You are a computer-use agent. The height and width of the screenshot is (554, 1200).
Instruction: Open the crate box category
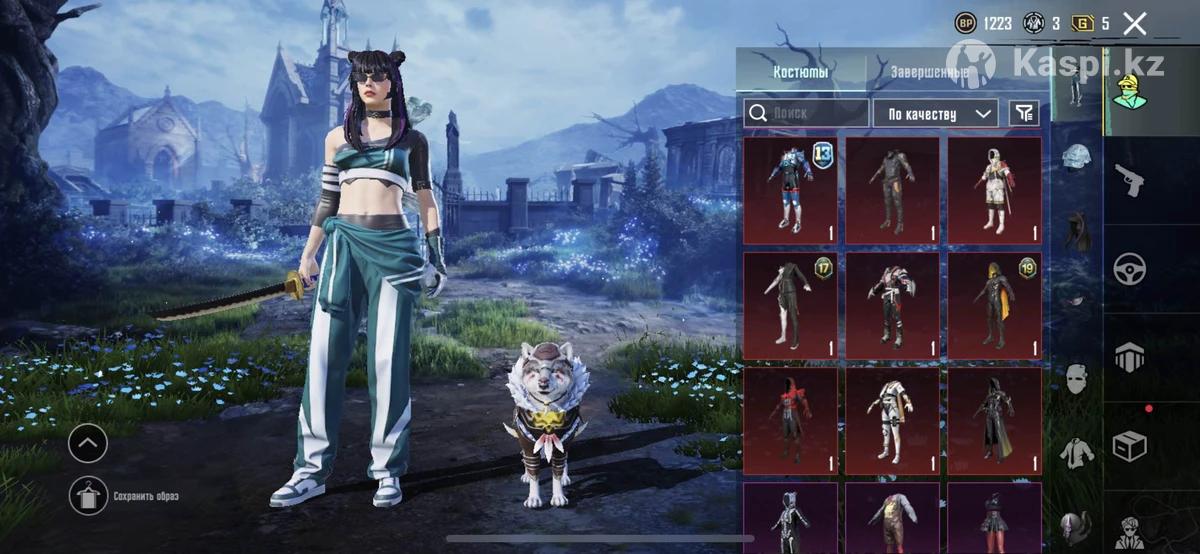[x=1130, y=445]
